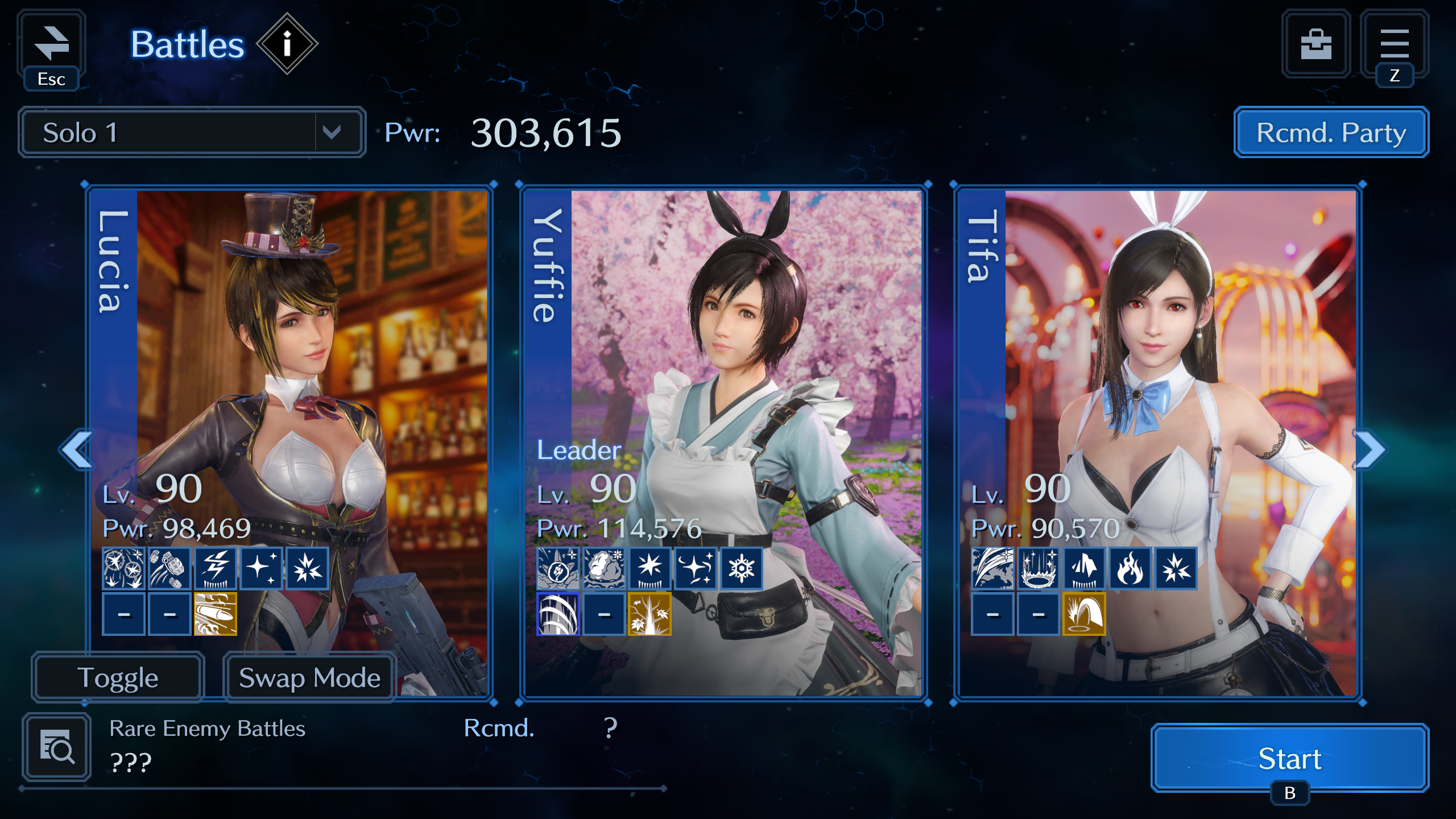Open the toolbox icon button

tap(1316, 44)
